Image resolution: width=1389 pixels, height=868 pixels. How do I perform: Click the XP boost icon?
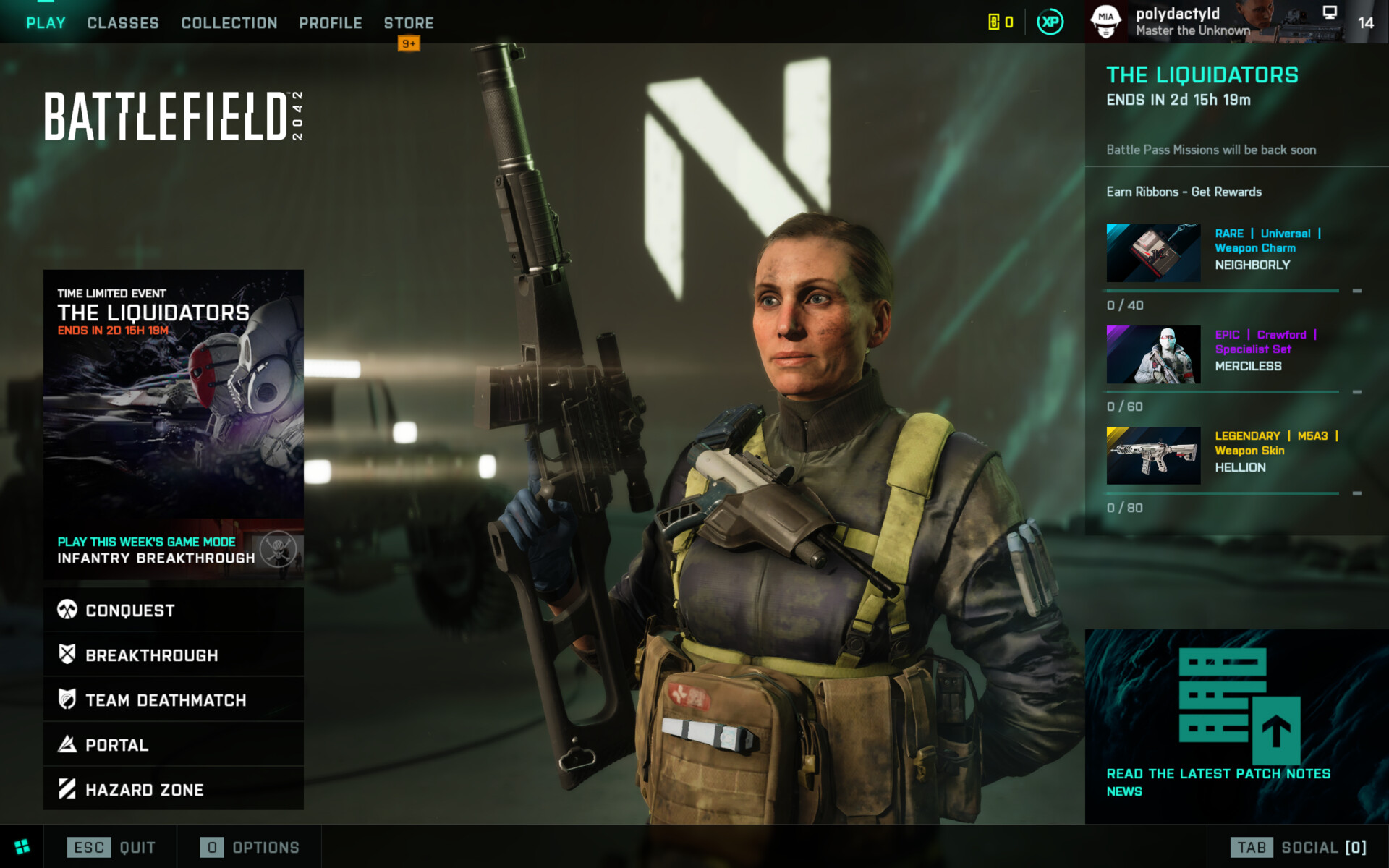click(1050, 22)
